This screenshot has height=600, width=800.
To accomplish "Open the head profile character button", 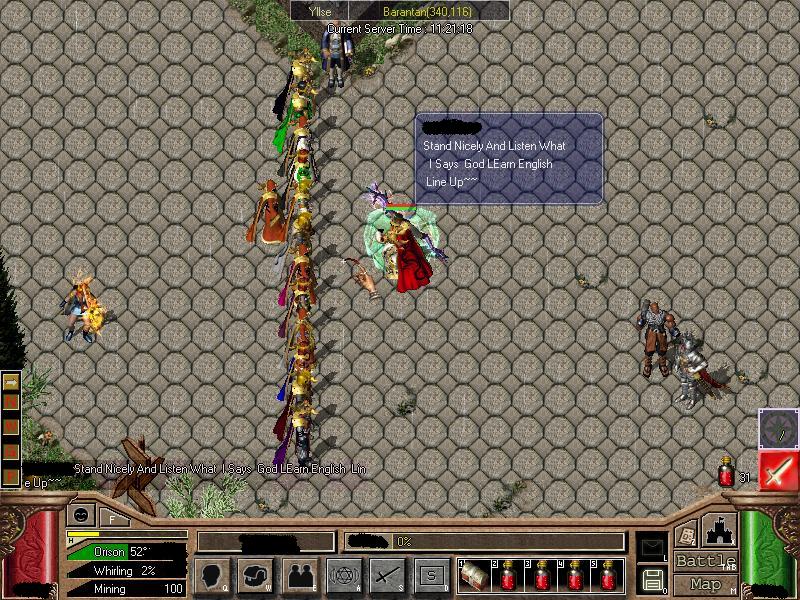I will click(214, 575).
